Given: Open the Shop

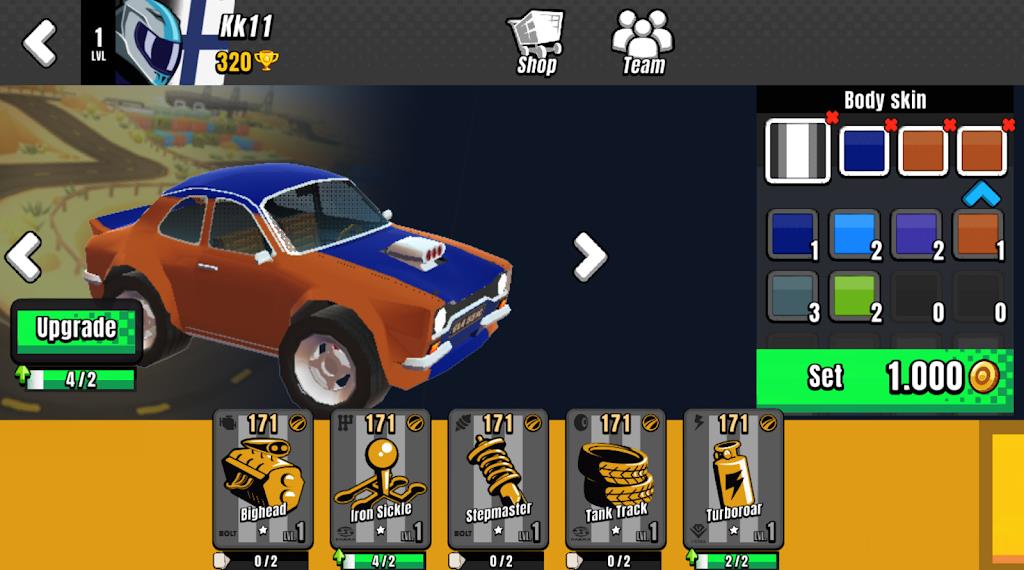Looking at the screenshot, I should (x=536, y=42).
